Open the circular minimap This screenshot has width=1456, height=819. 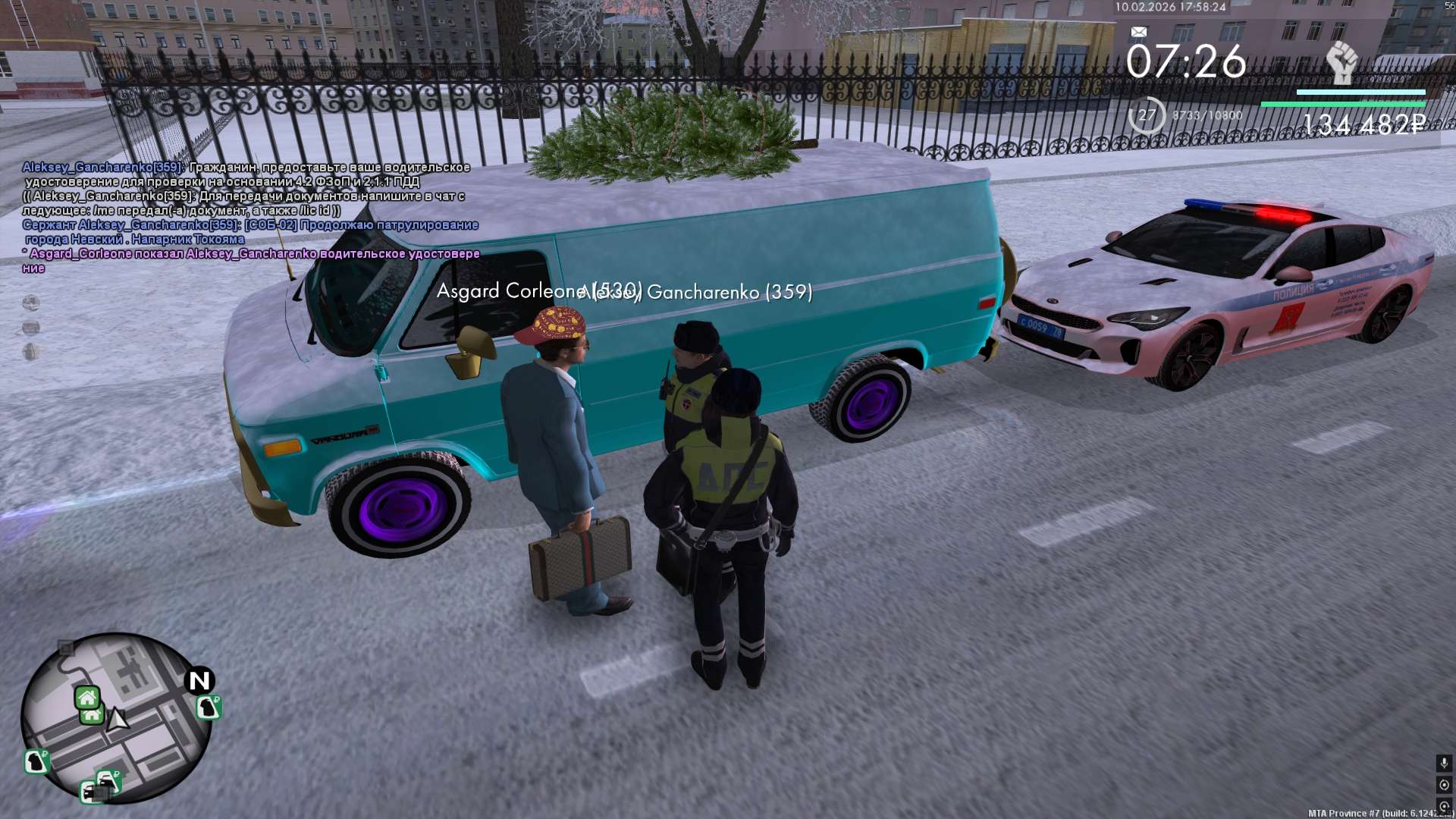click(x=116, y=718)
